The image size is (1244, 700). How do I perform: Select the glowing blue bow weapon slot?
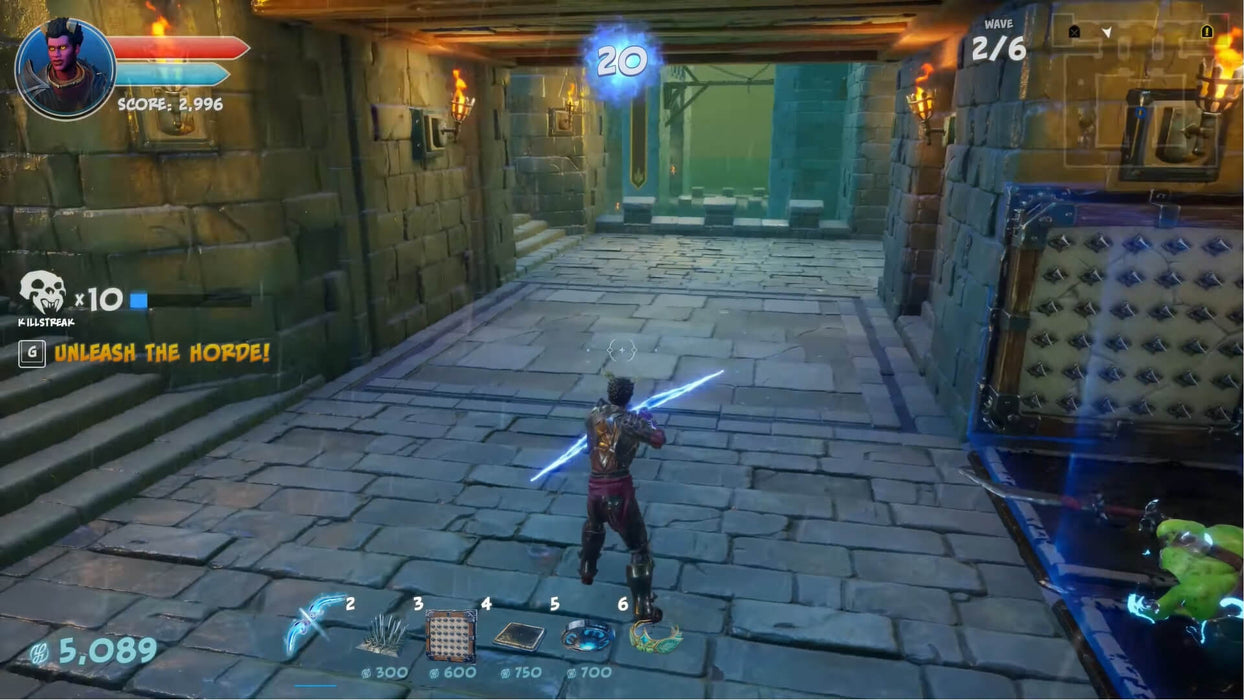click(314, 625)
